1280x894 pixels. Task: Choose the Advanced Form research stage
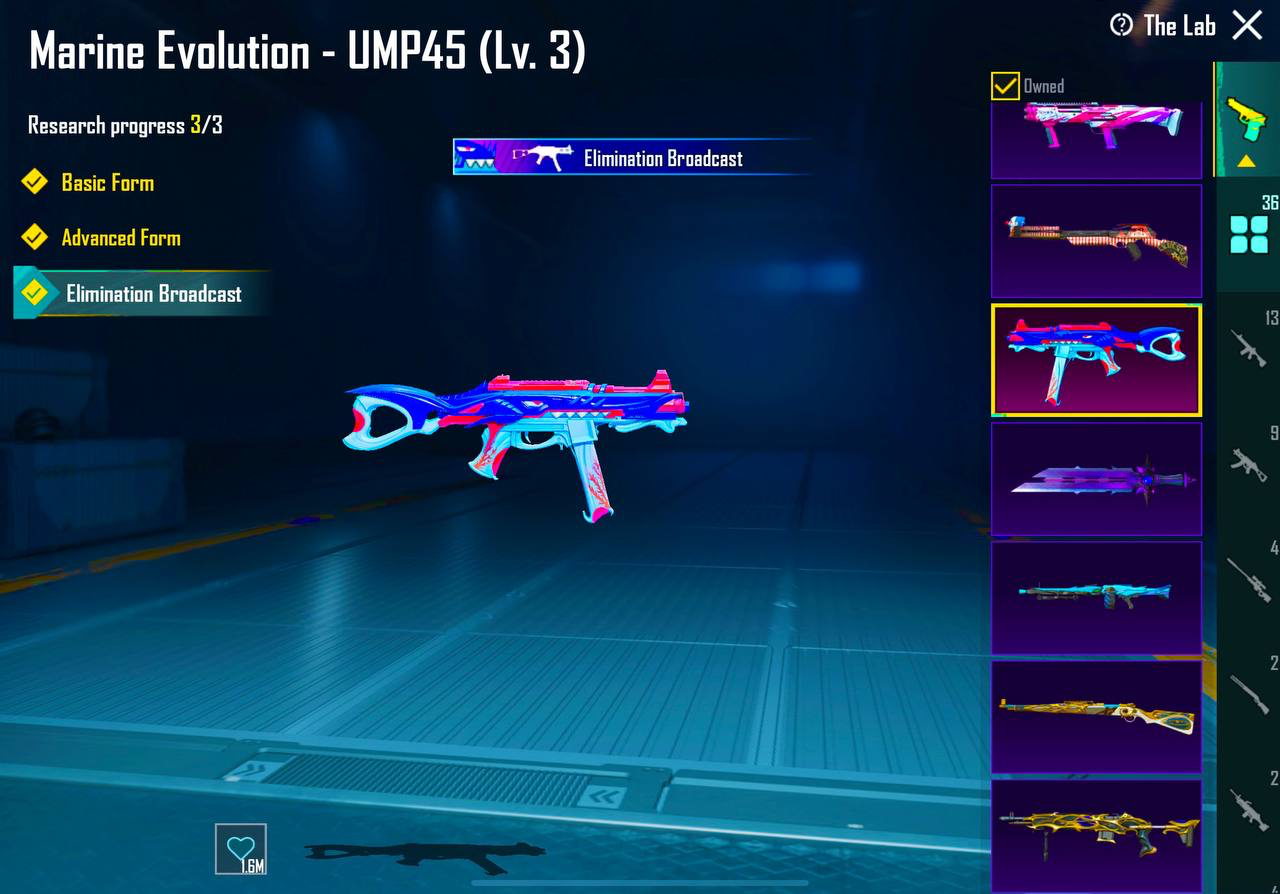pos(120,238)
